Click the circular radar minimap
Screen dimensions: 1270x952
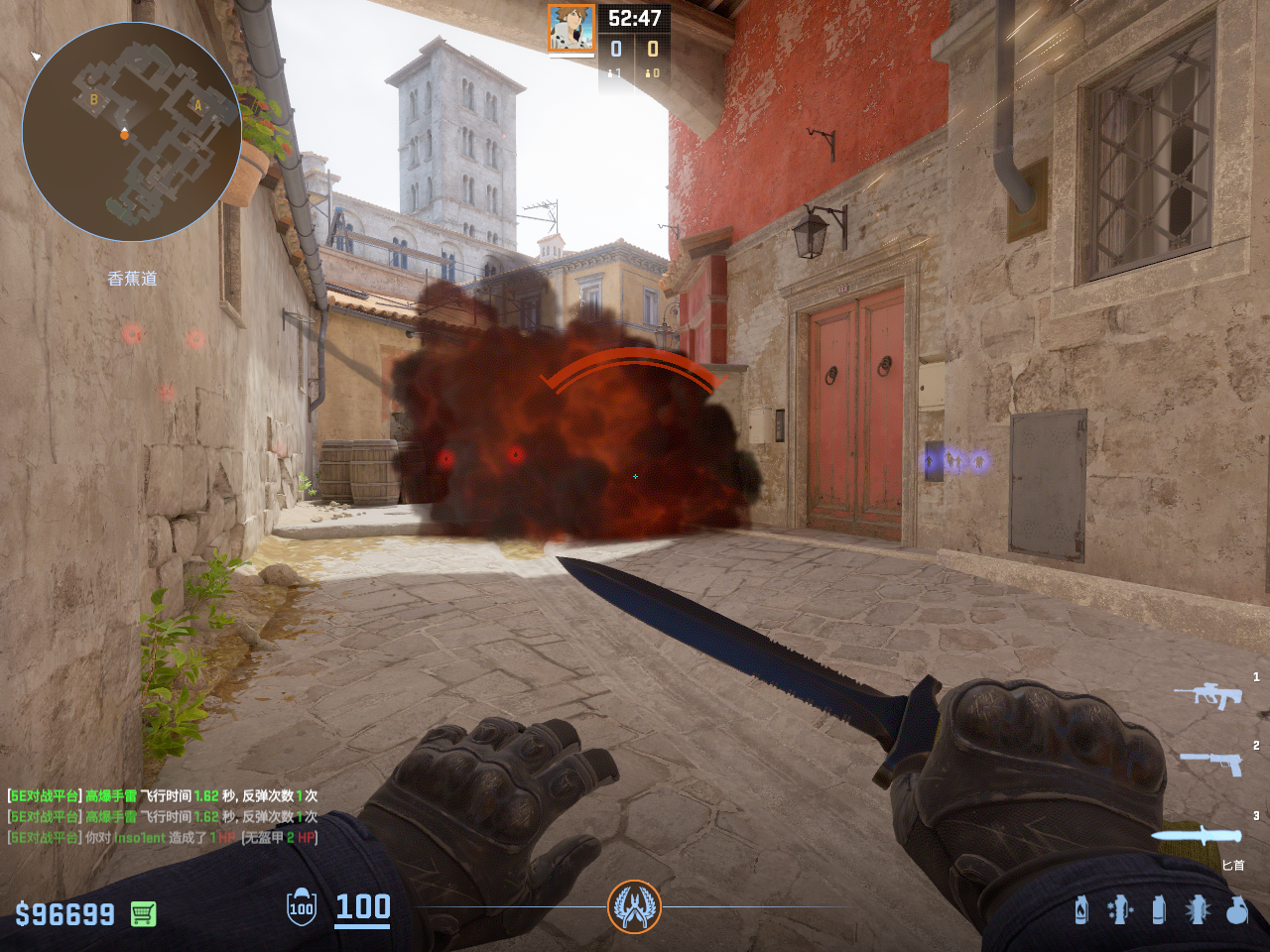click(131, 132)
